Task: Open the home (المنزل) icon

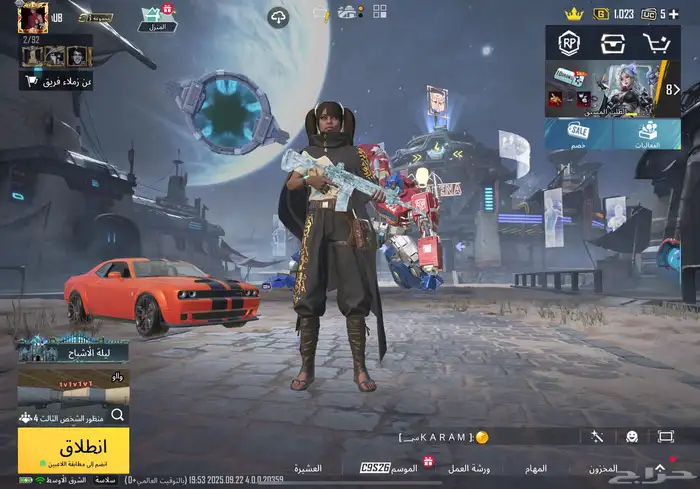Action: pyautogui.click(x=157, y=18)
